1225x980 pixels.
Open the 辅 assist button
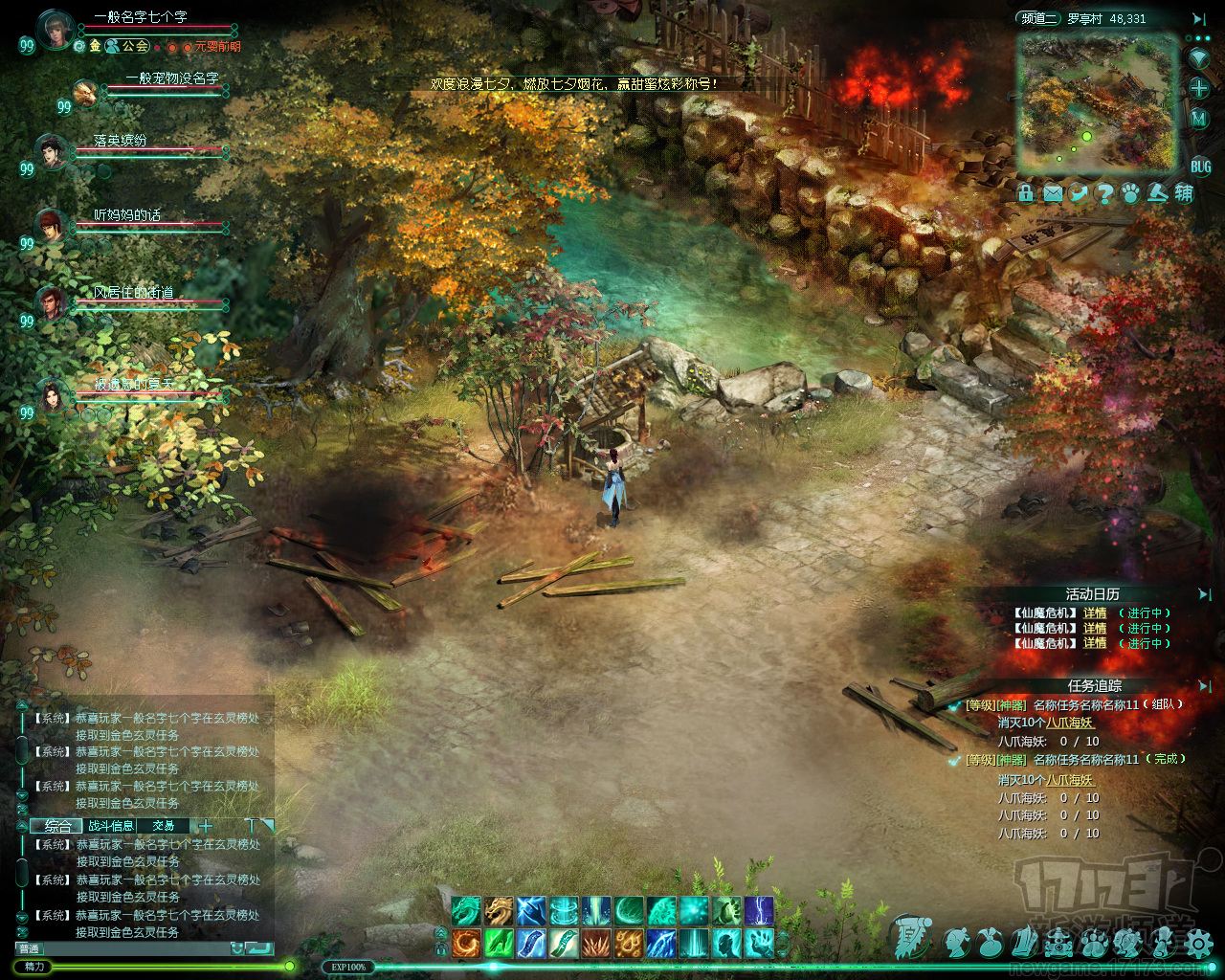coord(1184,193)
